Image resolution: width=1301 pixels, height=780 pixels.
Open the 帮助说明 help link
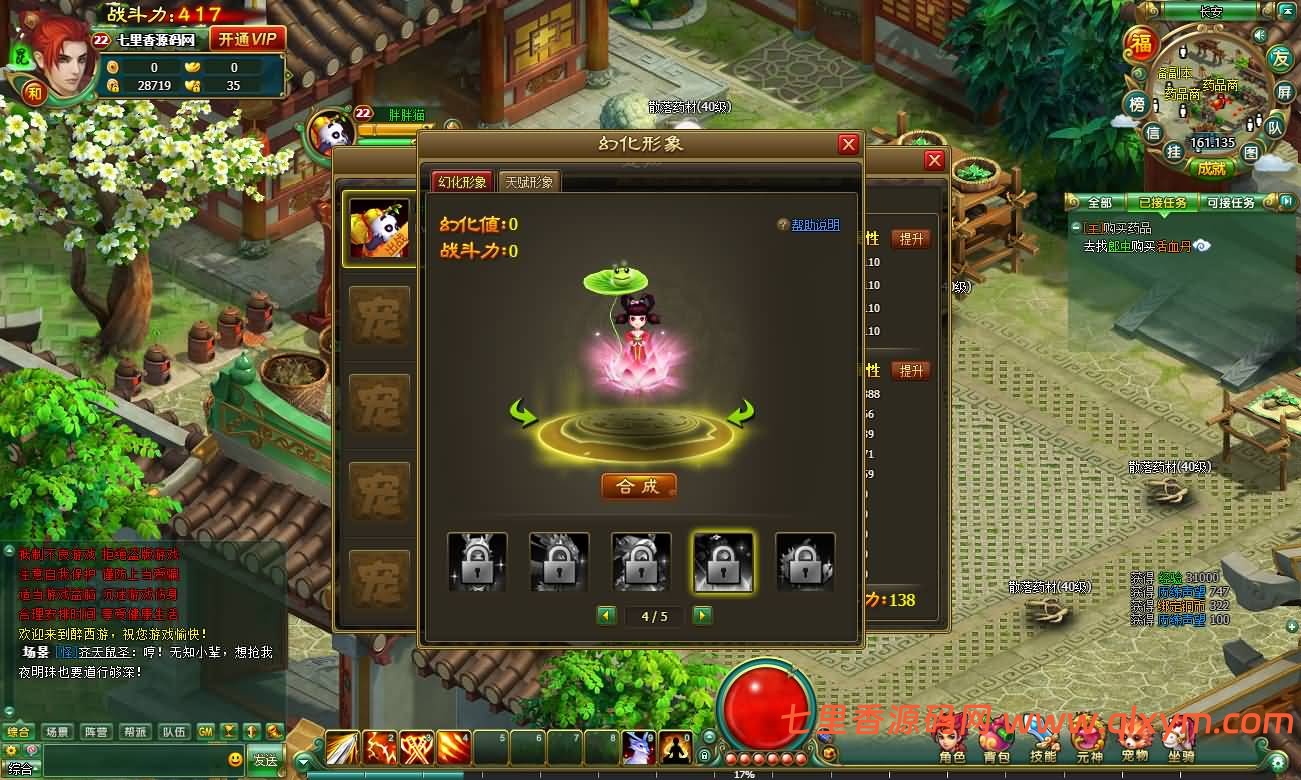tap(818, 225)
